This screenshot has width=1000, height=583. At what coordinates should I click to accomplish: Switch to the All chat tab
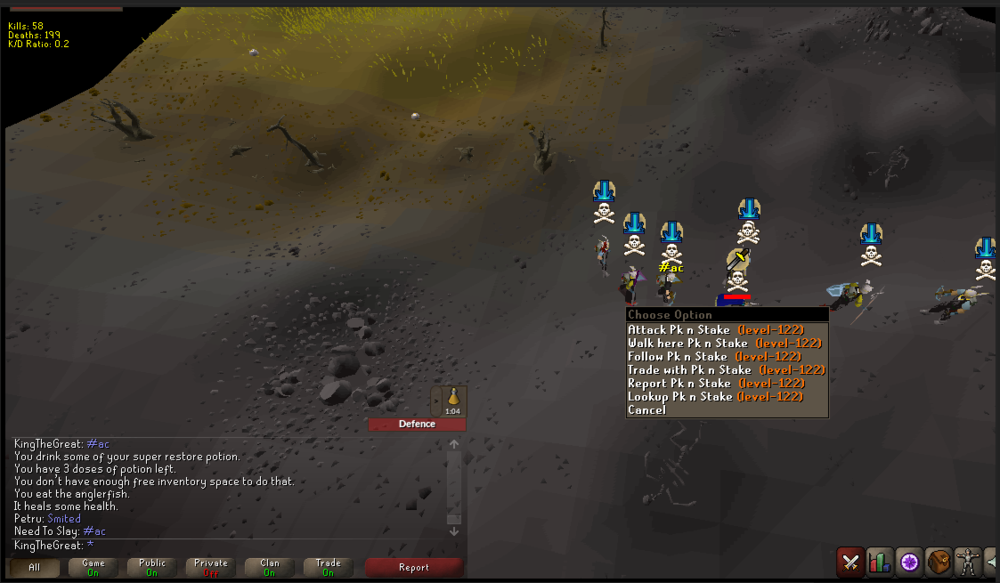(x=34, y=567)
